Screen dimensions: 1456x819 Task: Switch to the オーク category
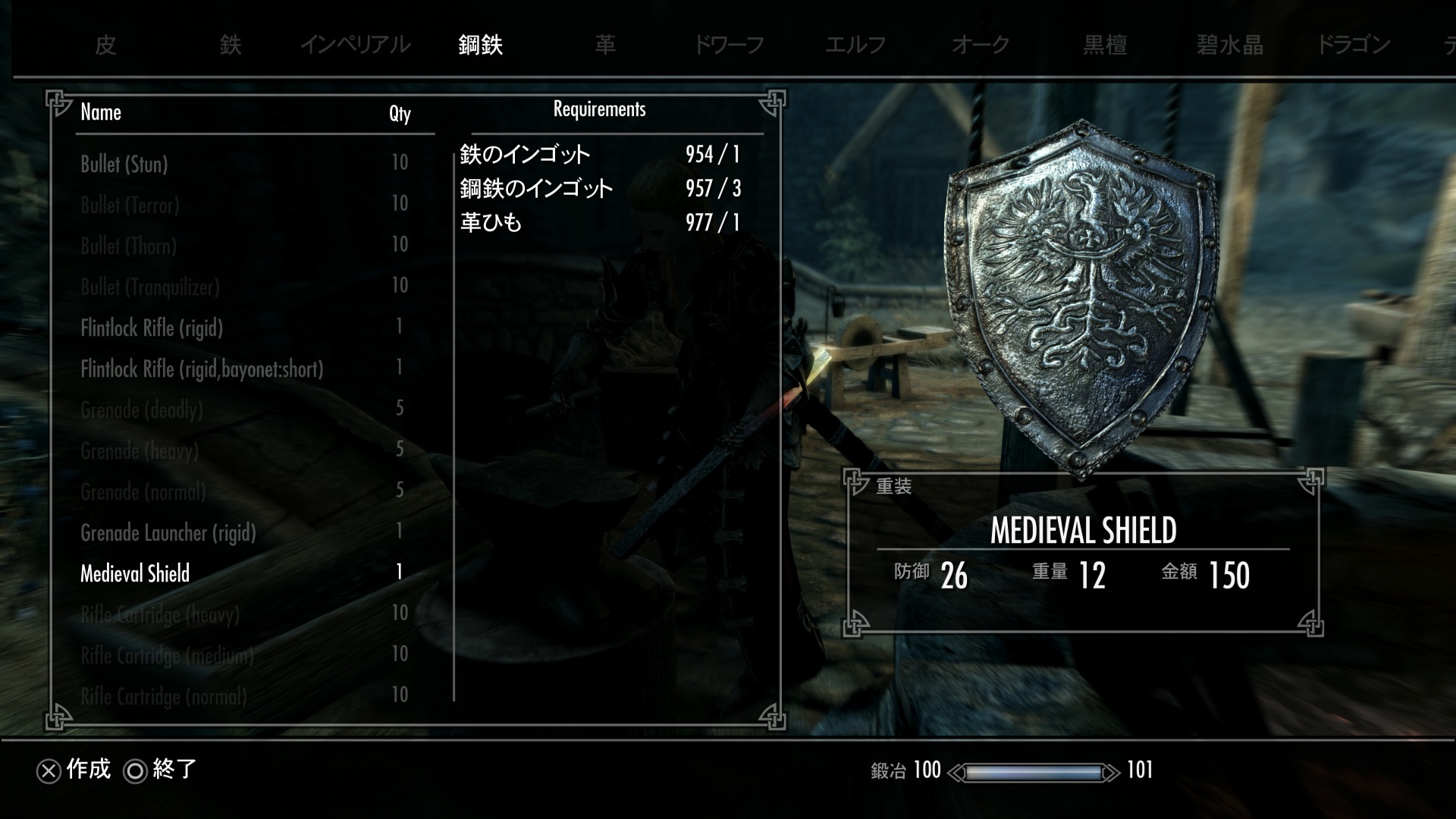coord(981,45)
